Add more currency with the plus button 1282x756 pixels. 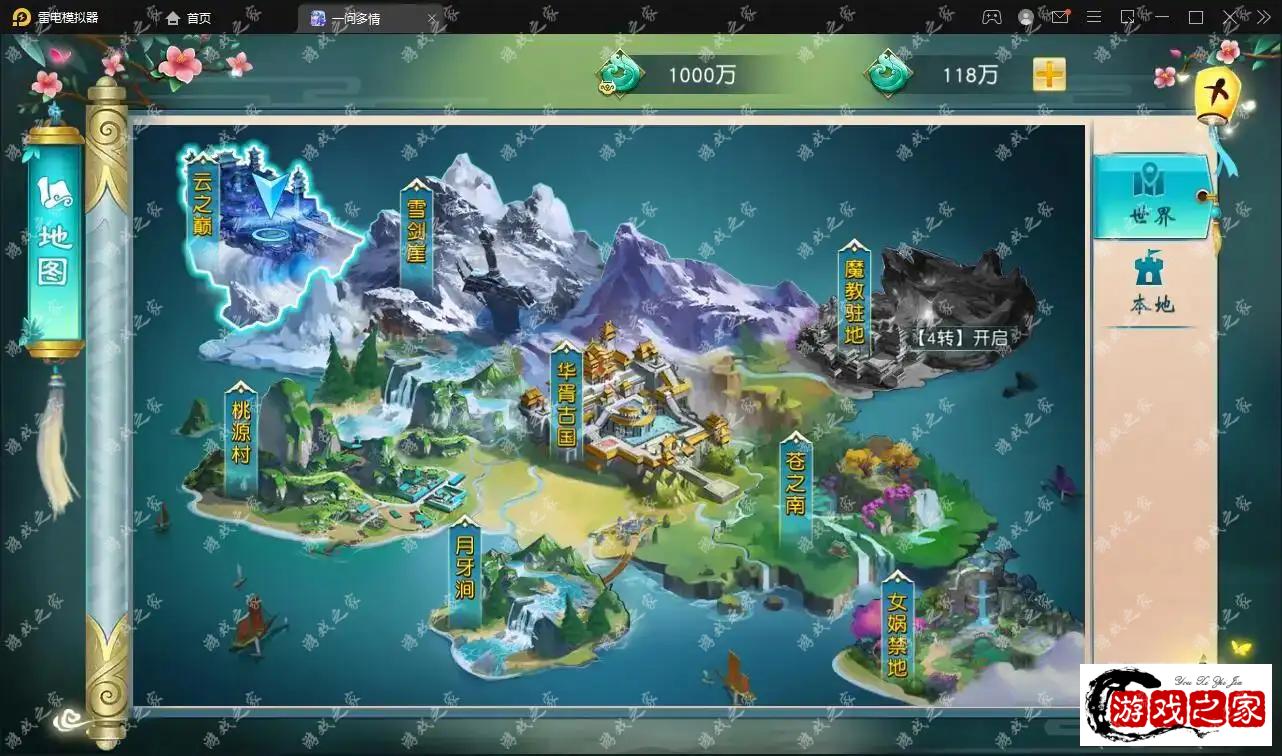point(1049,74)
